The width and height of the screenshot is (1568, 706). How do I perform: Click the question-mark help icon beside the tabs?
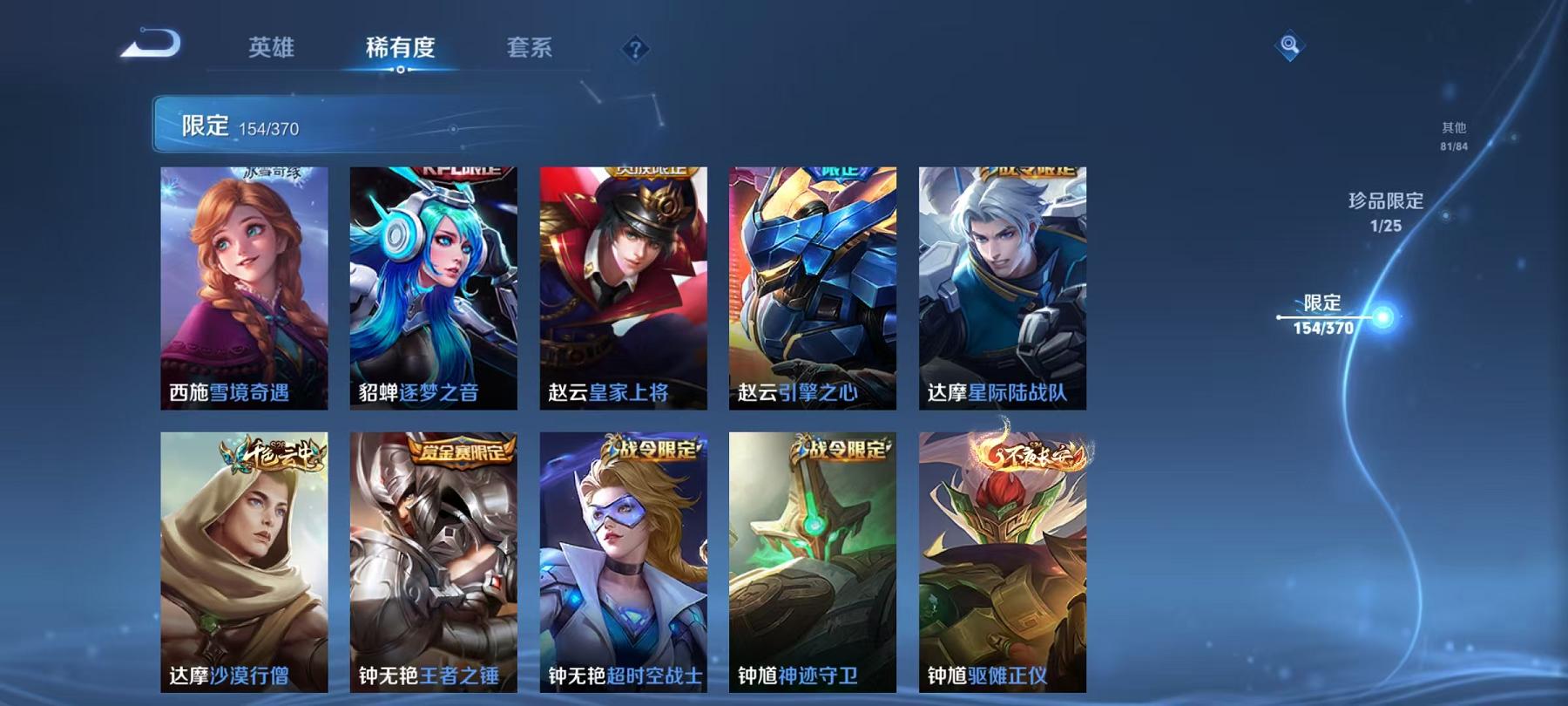(635, 48)
